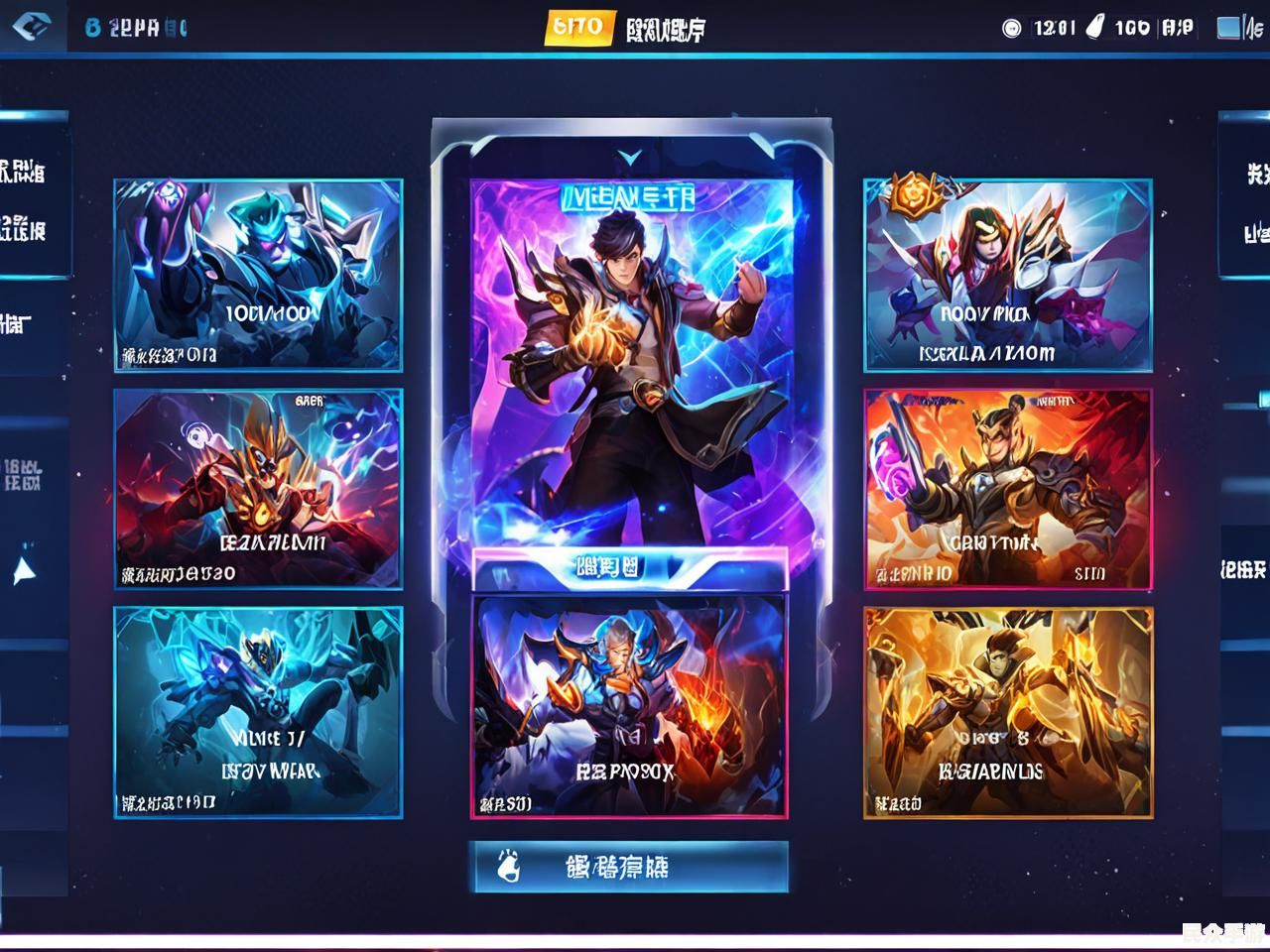
Task: Click the paw icon on the bottom claim button
Action: coord(505,866)
